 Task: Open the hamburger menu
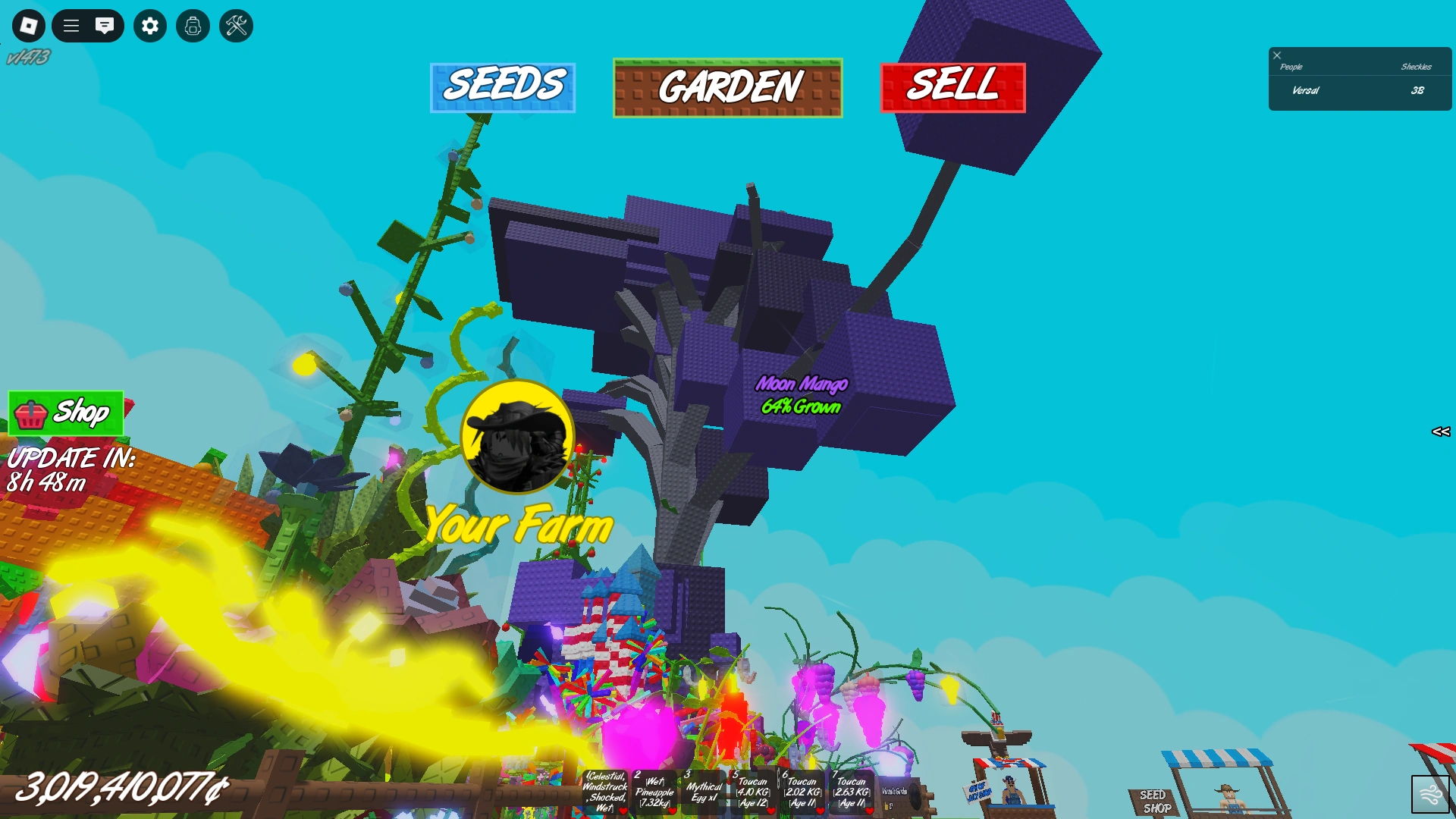click(x=70, y=26)
